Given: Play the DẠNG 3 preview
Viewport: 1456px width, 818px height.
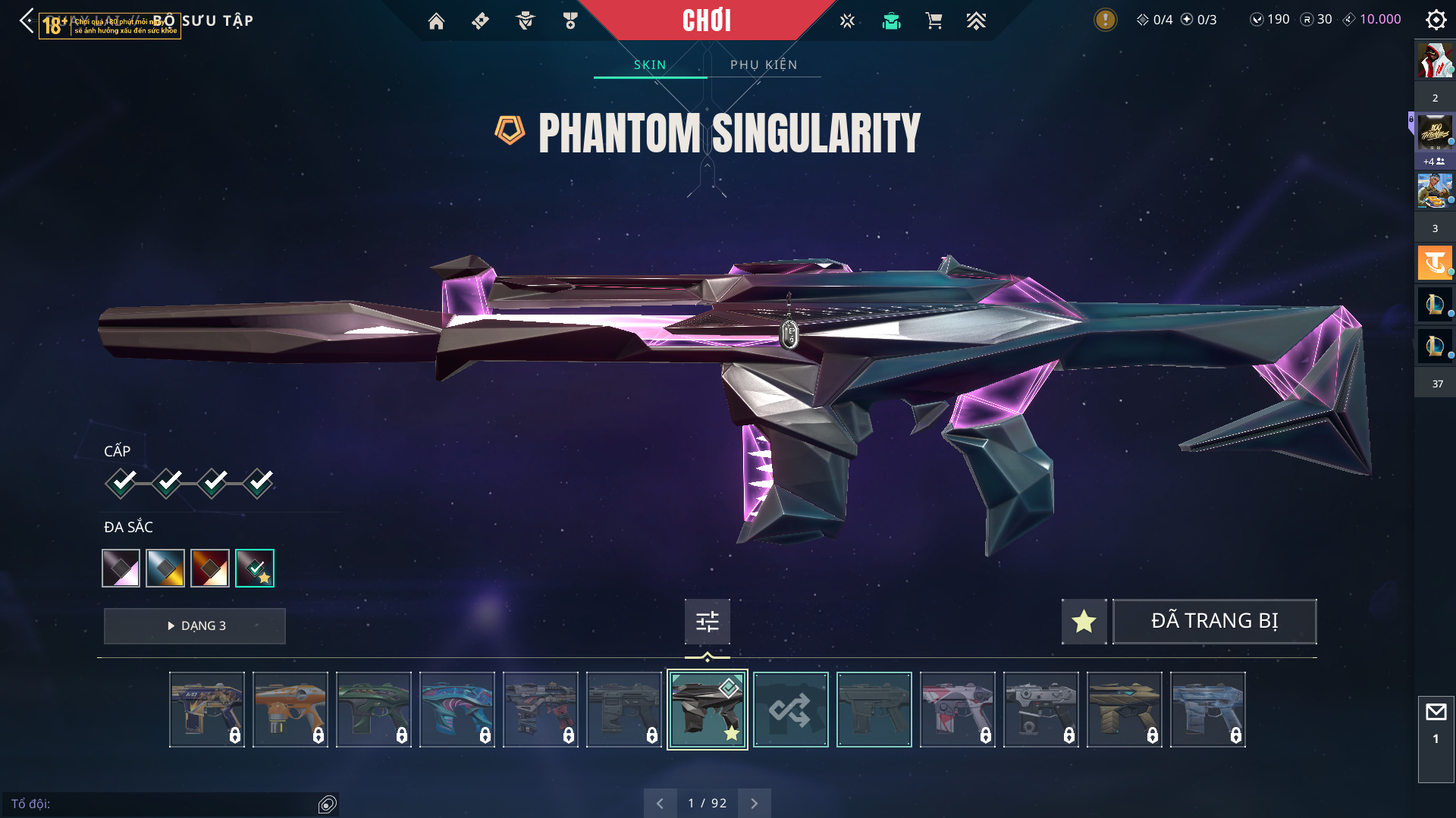Looking at the screenshot, I should pos(195,626).
